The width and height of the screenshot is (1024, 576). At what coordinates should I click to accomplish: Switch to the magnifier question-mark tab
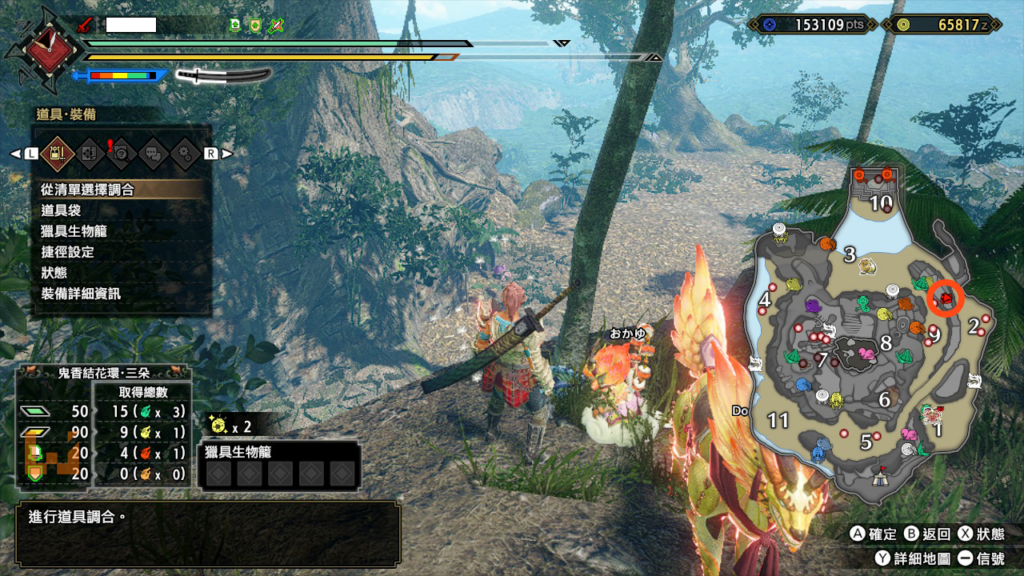pyautogui.click(x=120, y=153)
